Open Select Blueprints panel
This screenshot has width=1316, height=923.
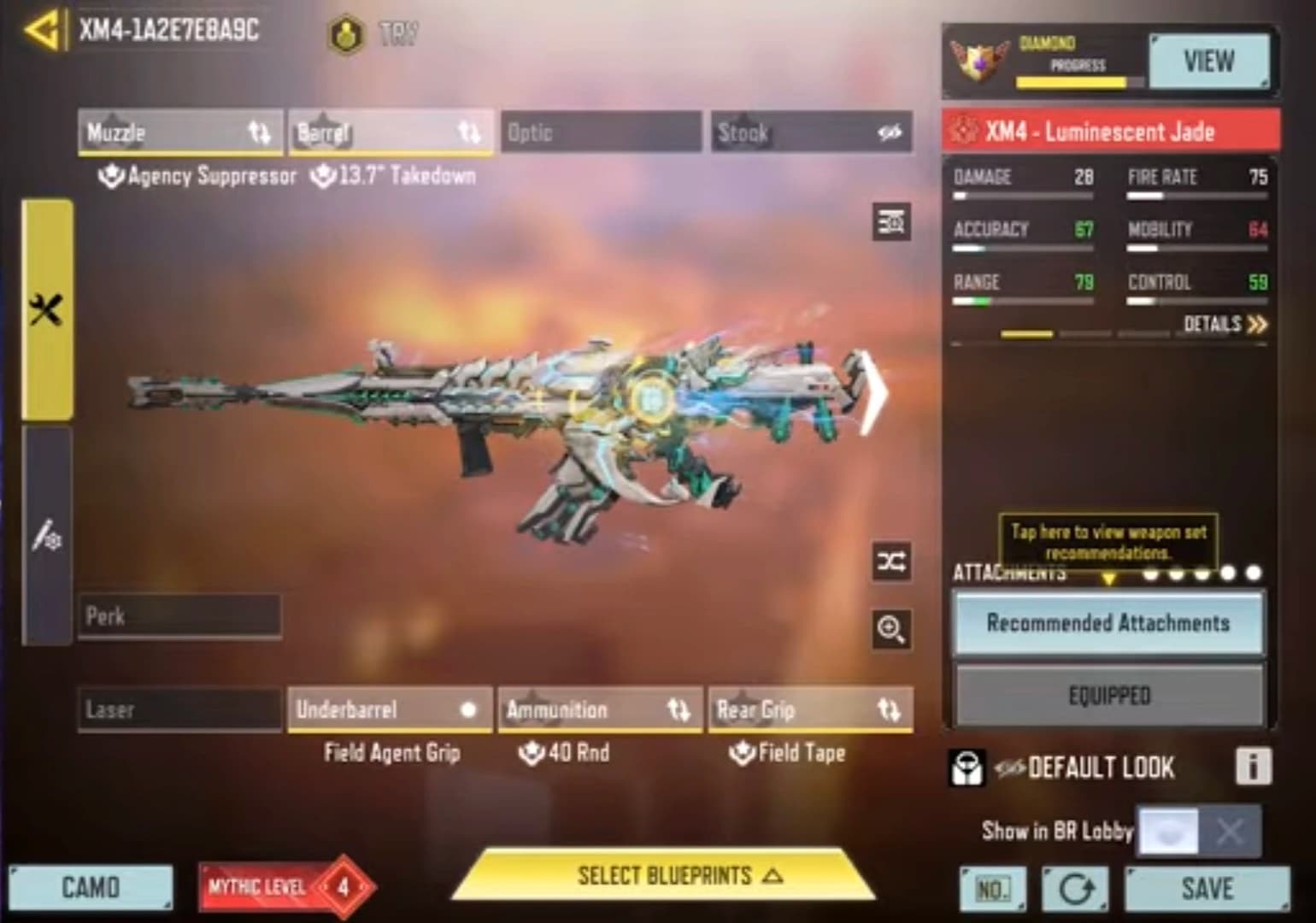(x=665, y=876)
